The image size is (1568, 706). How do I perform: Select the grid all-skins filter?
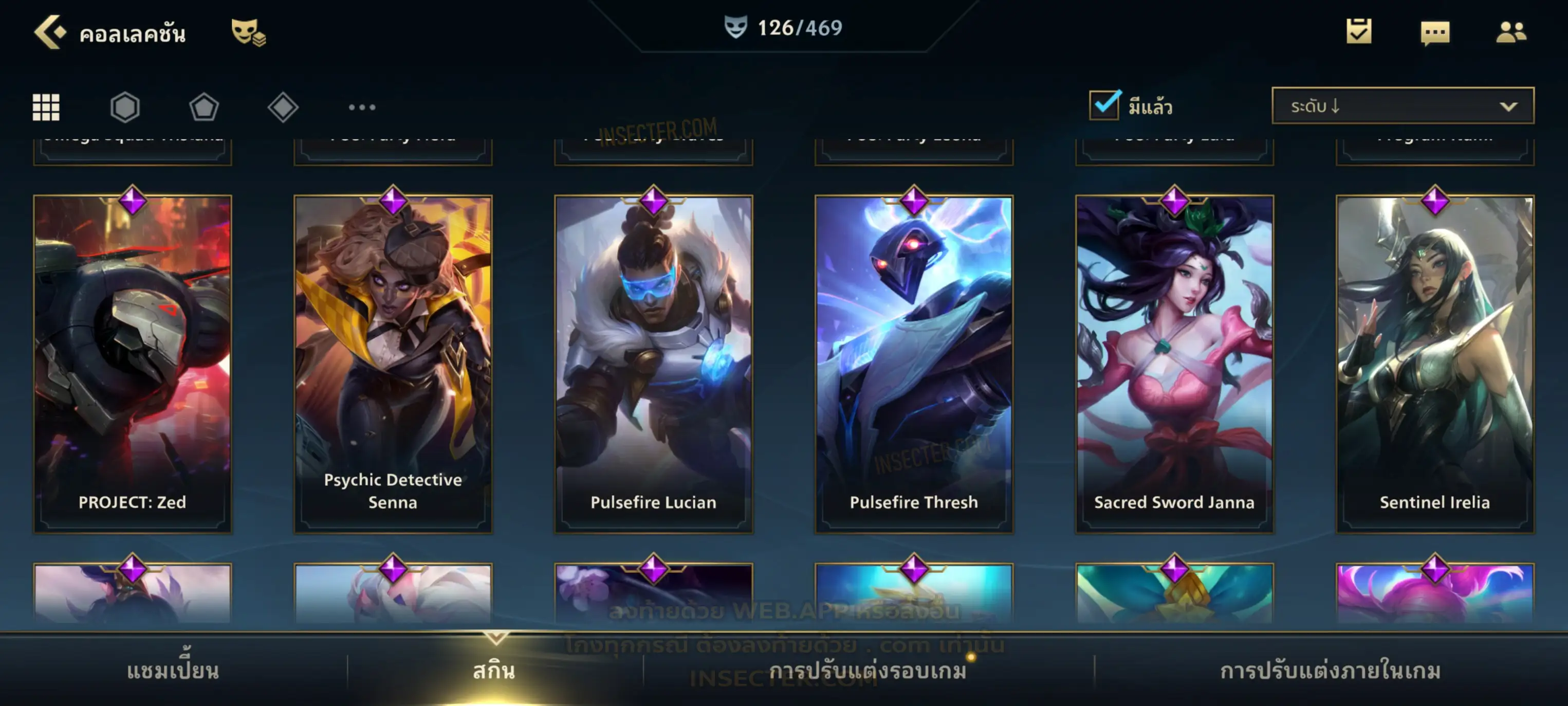pos(46,107)
